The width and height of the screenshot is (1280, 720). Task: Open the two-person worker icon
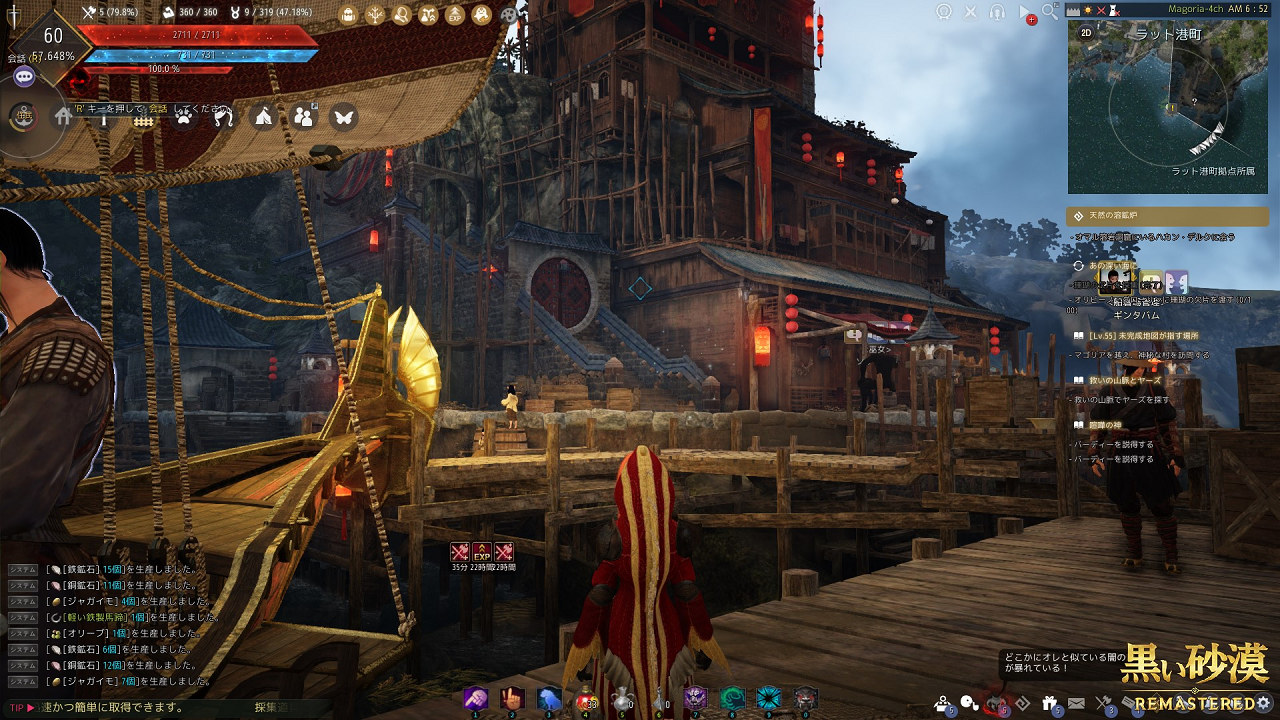tap(304, 117)
